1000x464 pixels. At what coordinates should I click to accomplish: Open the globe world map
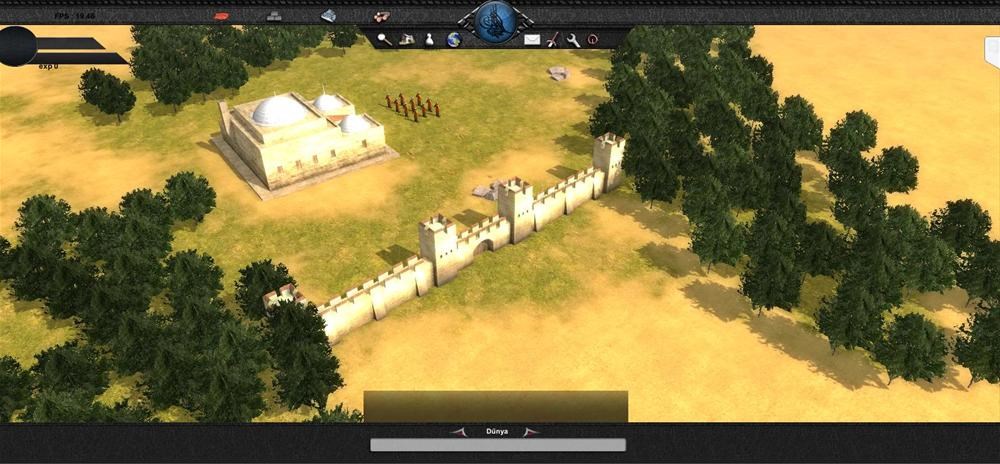coord(453,39)
